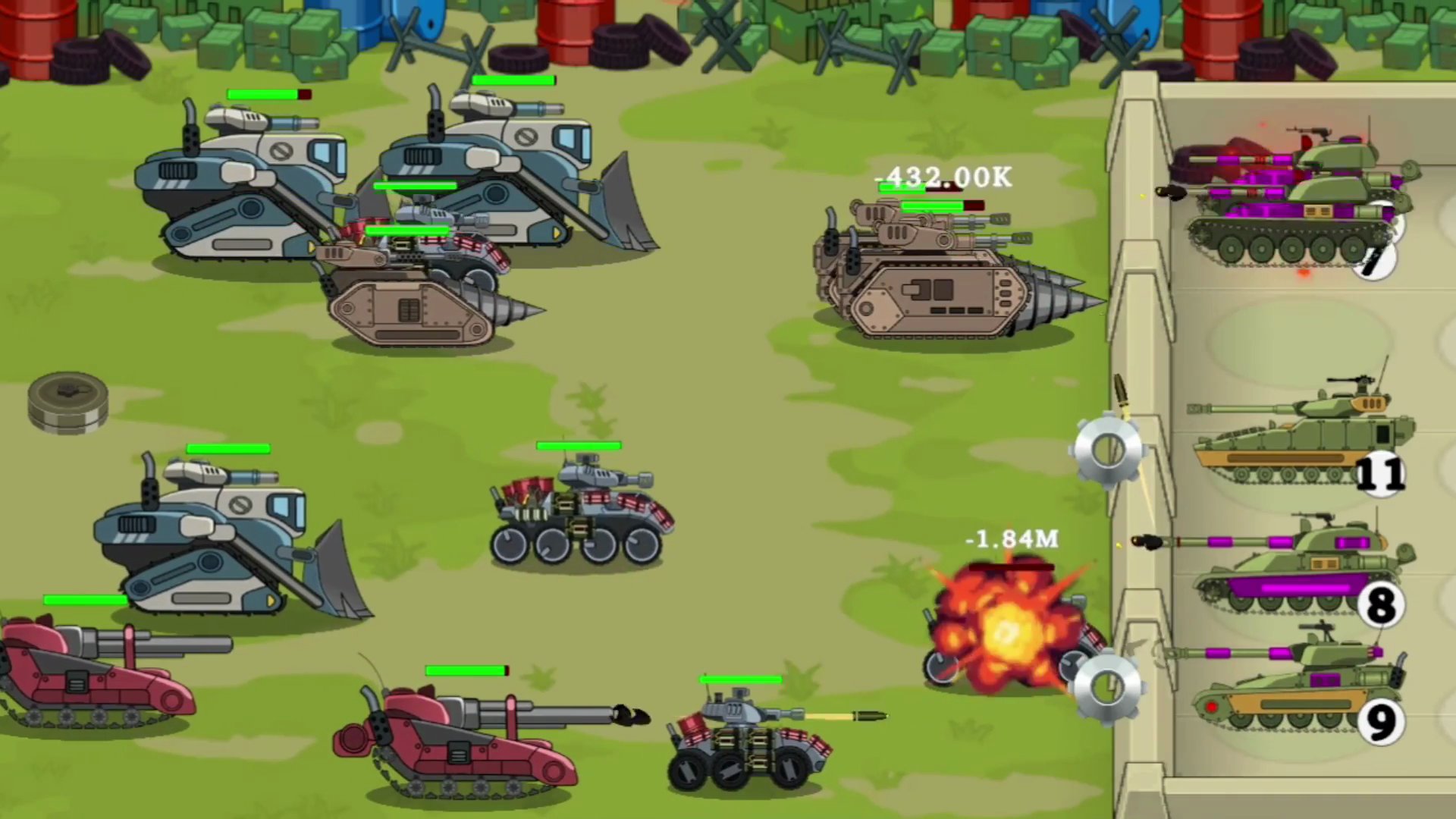Click the -432.00K damage text
This screenshot has height=819, width=1456.
[x=943, y=179]
